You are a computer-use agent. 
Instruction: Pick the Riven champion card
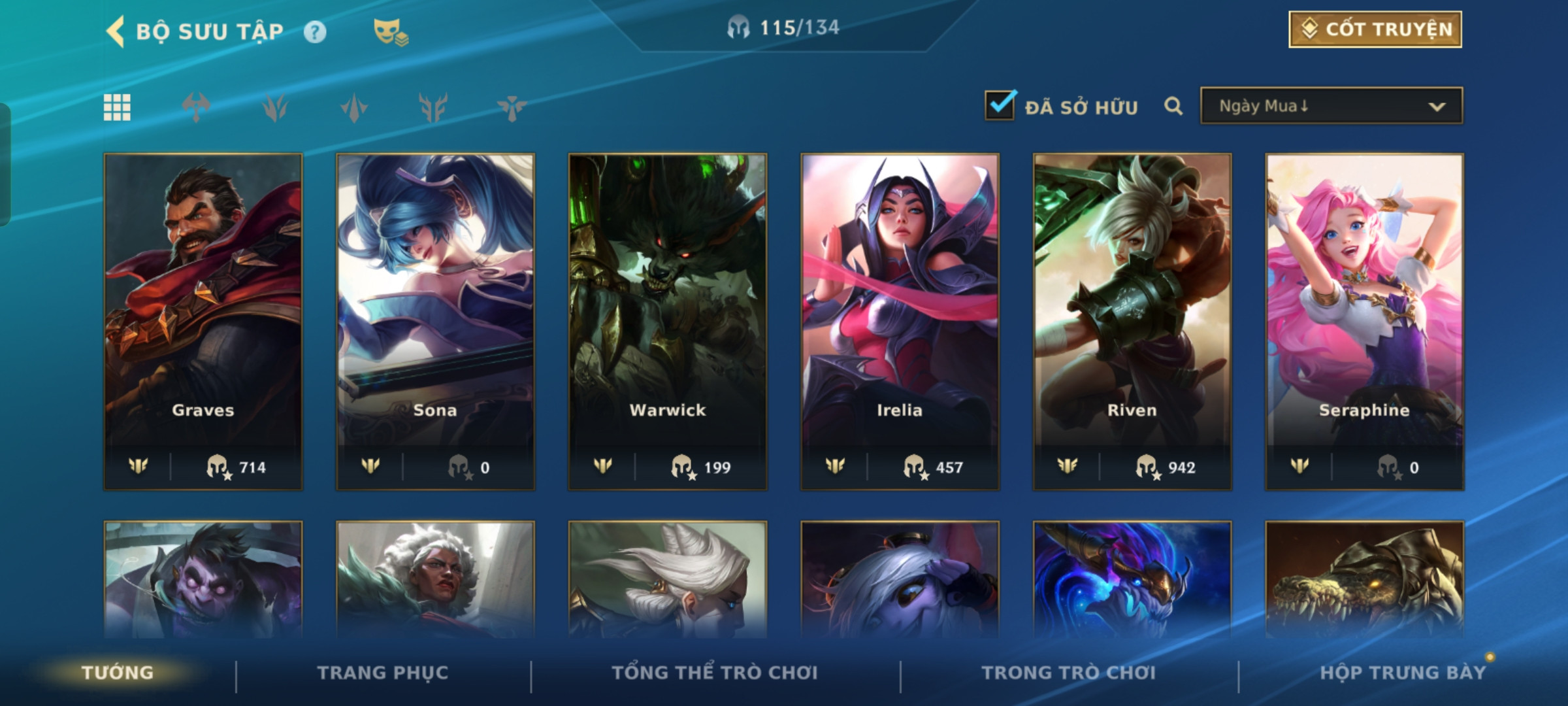pos(1132,321)
